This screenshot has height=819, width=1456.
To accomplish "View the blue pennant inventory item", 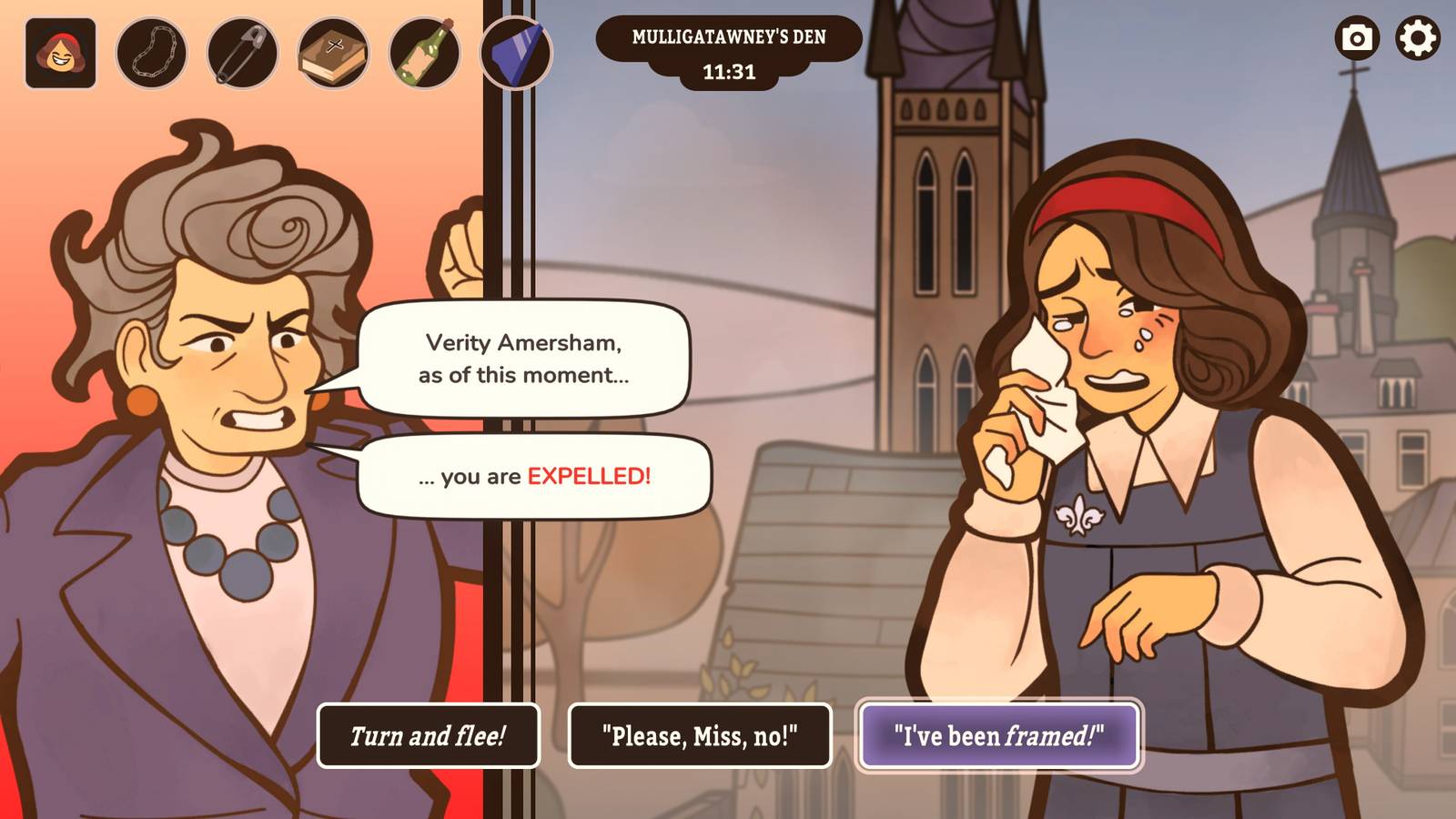I will pyautogui.click(x=517, y=53).
